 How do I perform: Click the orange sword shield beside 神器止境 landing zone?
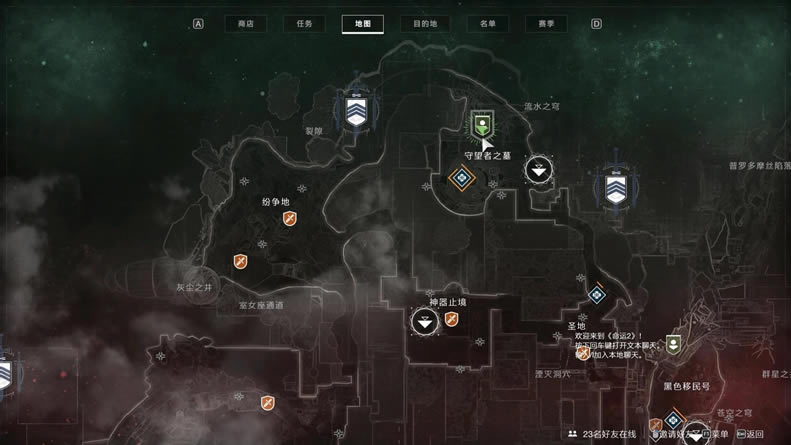point(451,320)
